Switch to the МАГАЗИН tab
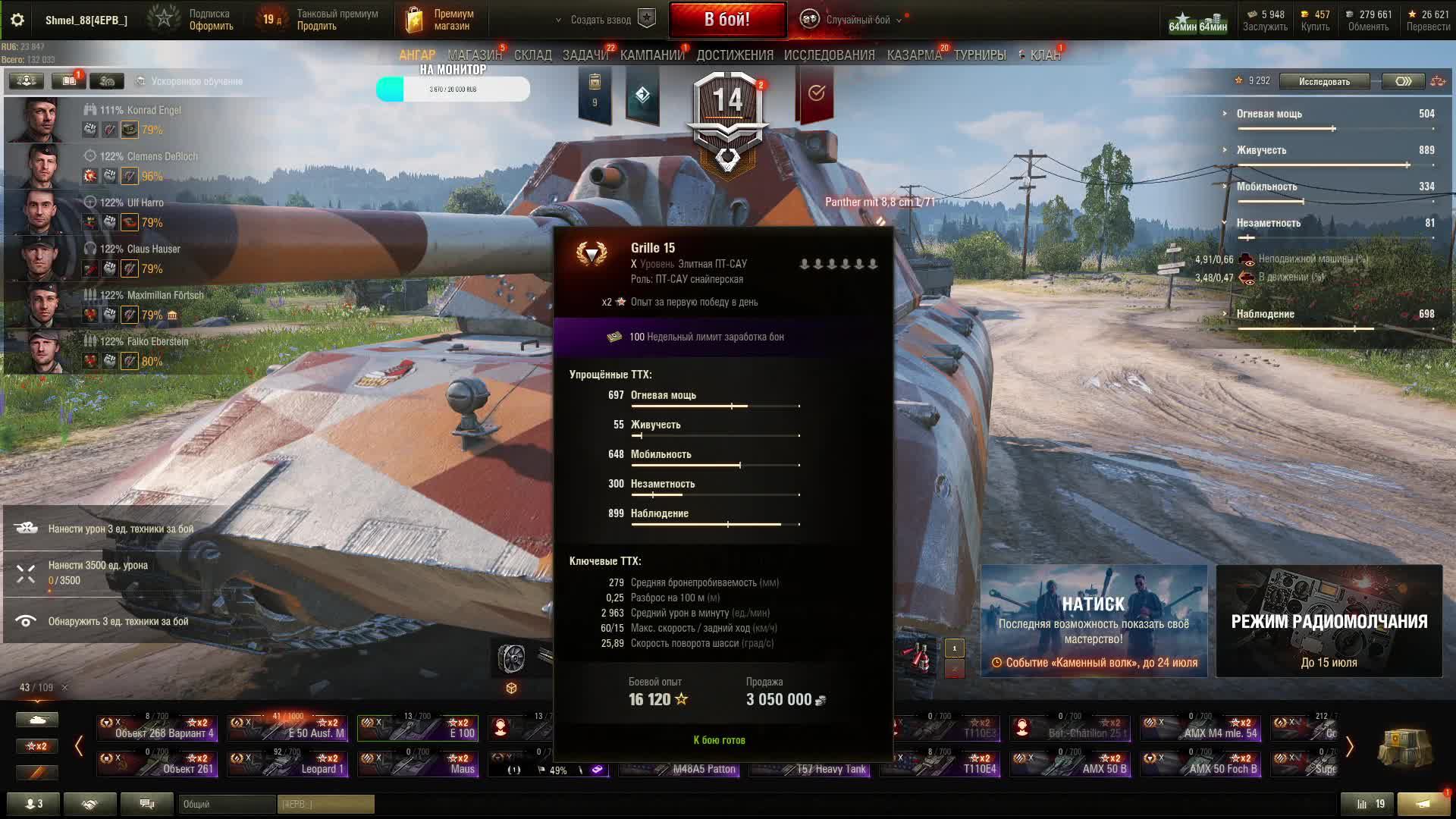Viewport: 1456px width, 819px height. coord(475,55)
